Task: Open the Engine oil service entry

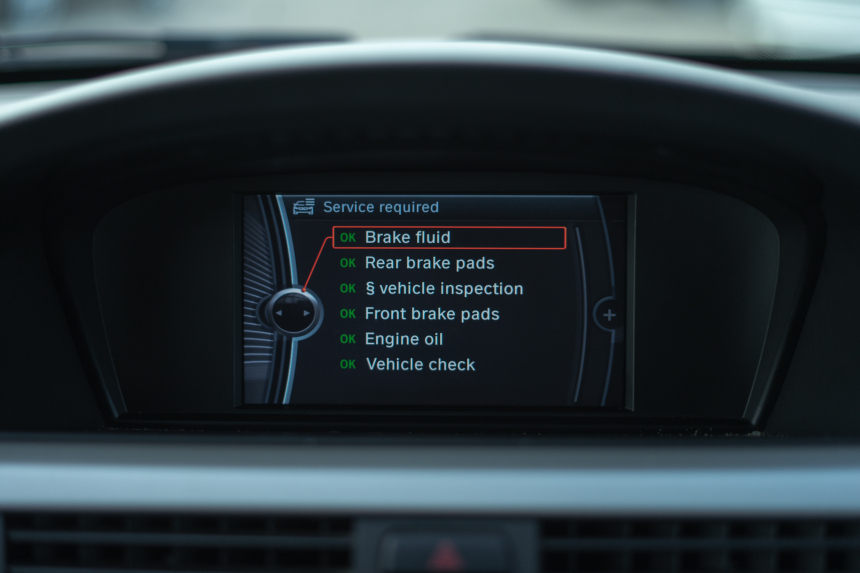Action: 403,340
